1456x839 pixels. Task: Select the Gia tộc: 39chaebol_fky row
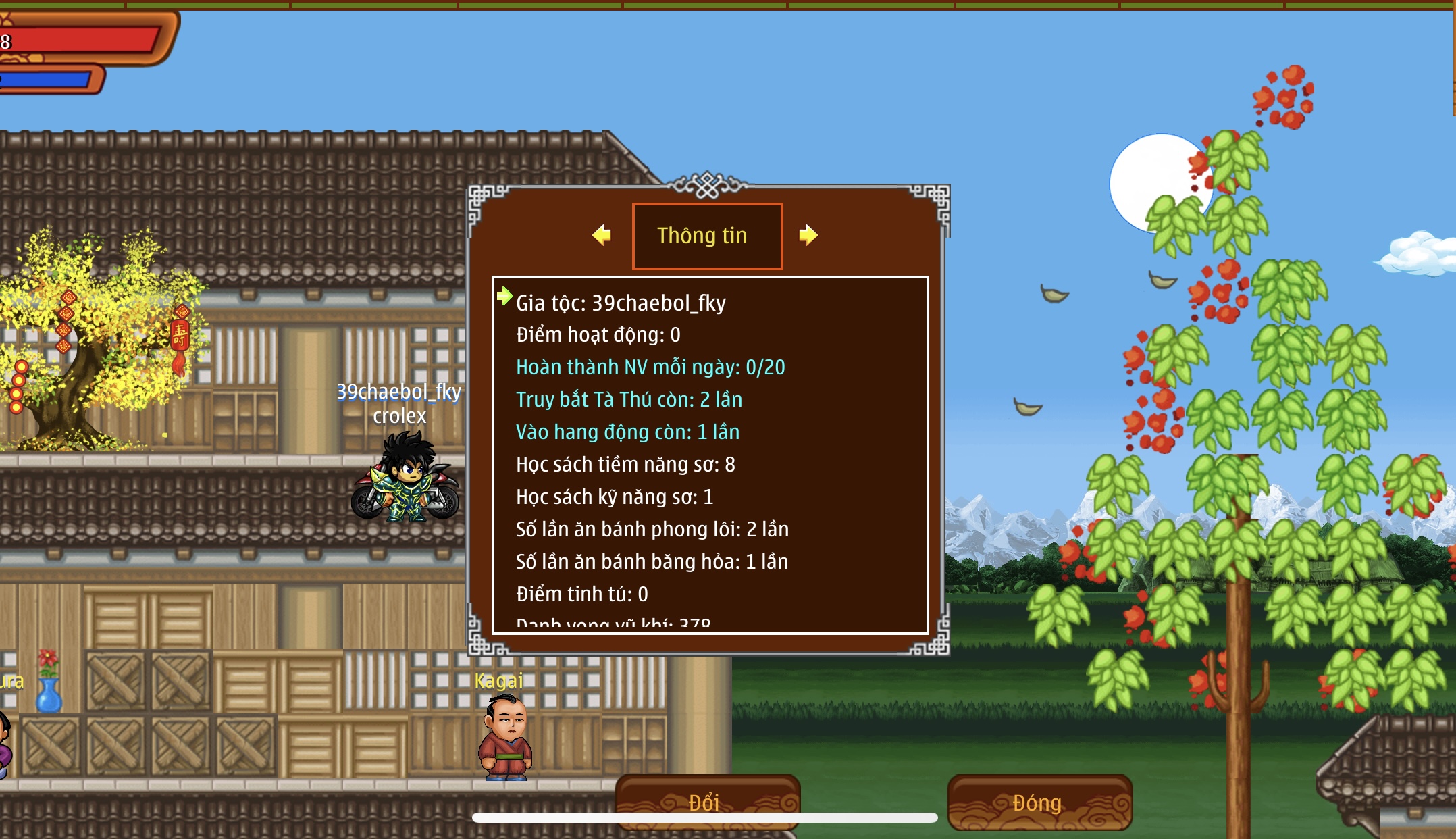[621, 303]
